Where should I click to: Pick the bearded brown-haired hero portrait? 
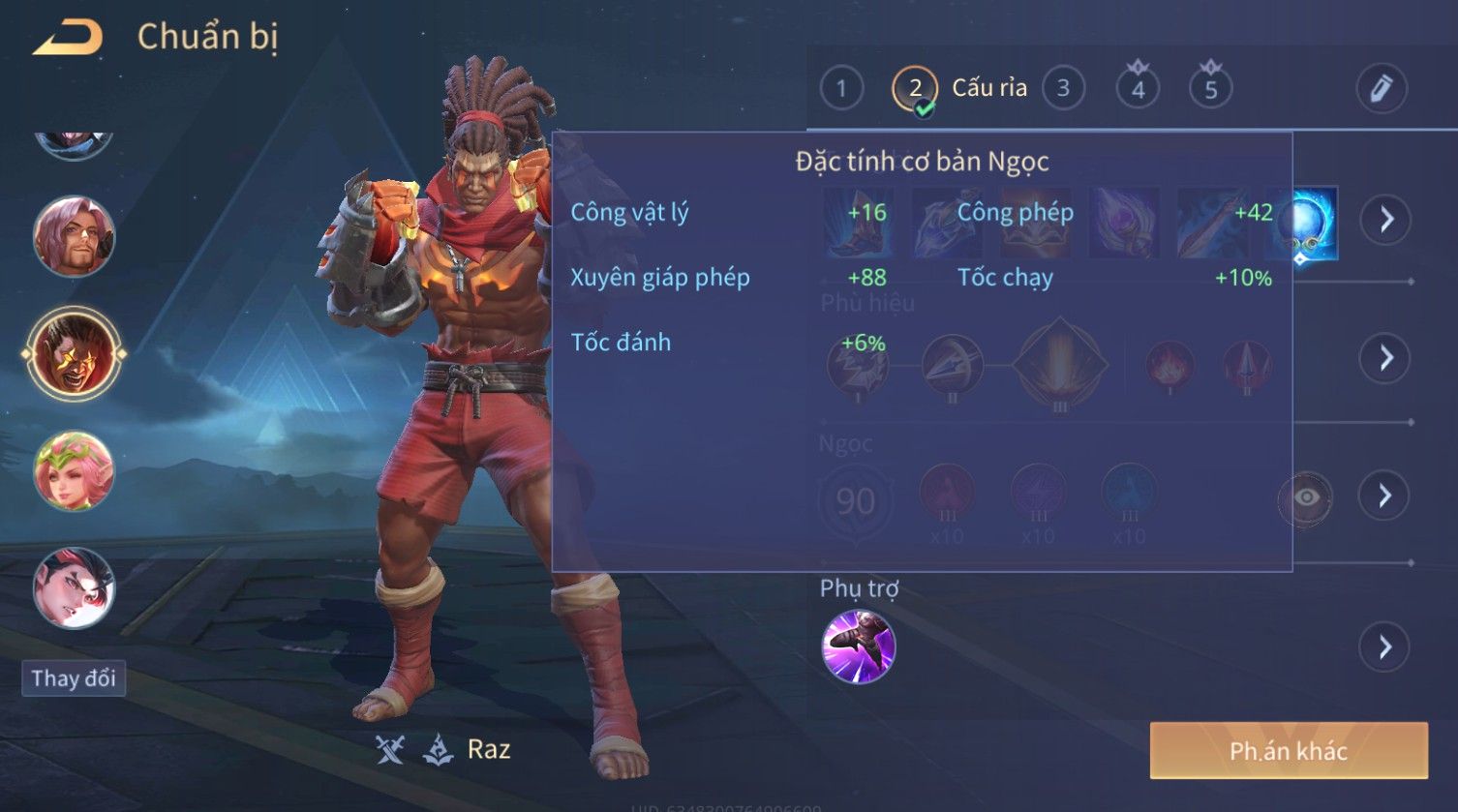pos(74,237)
